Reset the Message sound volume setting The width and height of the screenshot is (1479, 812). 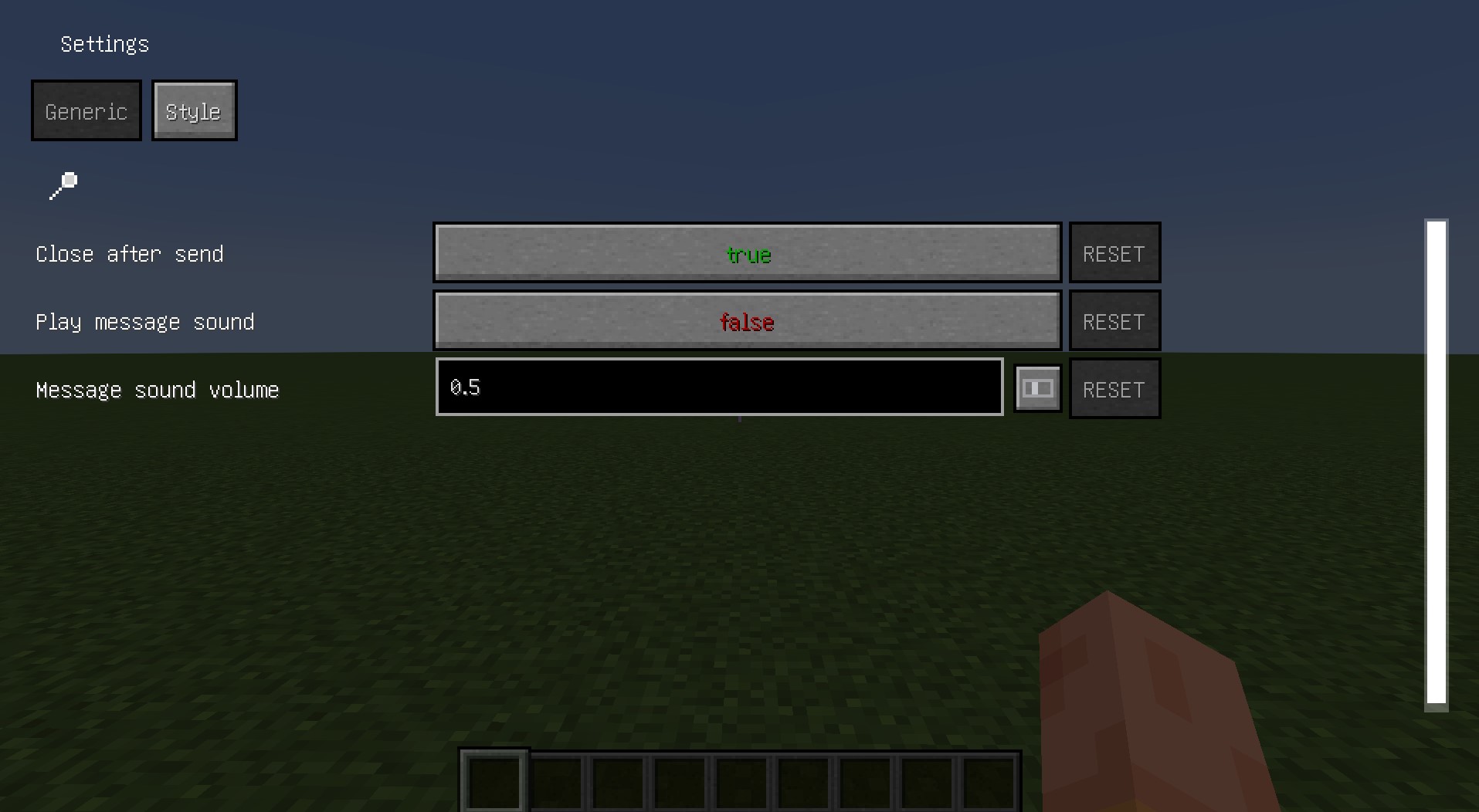point(1114,388)
